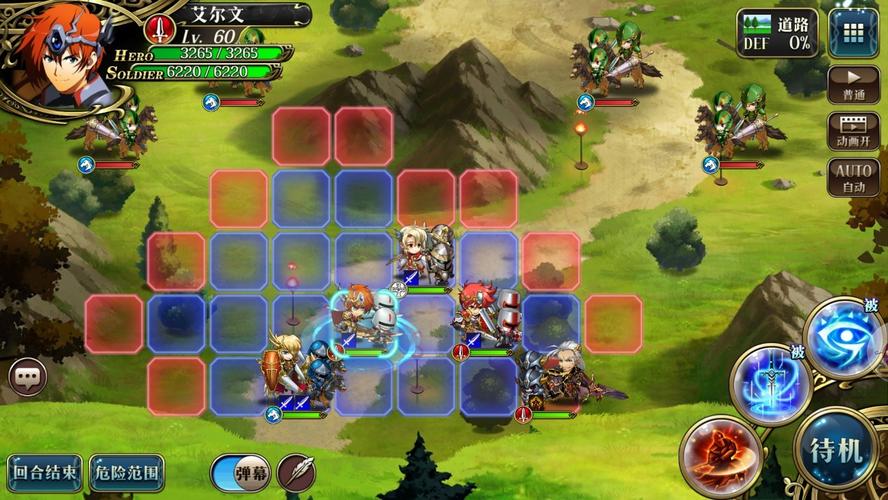The width and height of the screenshot is (888, 500).
Task: Select the blue eye passive skill
Action: [x=846, y=338]
